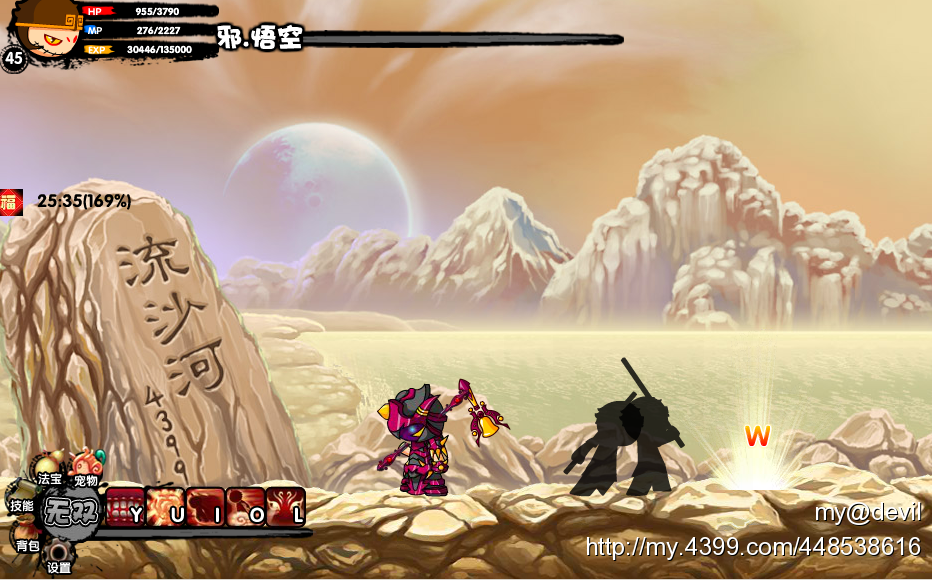Click the red 福 buff icon

point(11,201)
